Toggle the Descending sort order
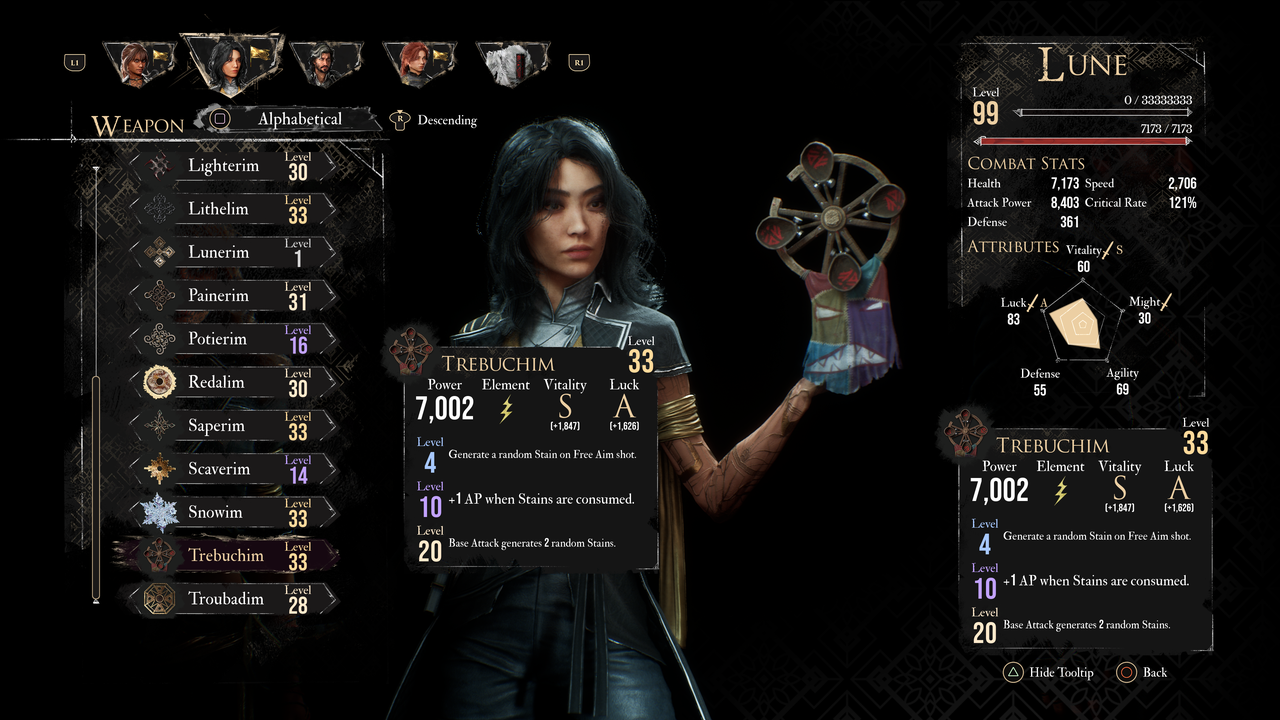1280x720 pixels. point(436,120)
